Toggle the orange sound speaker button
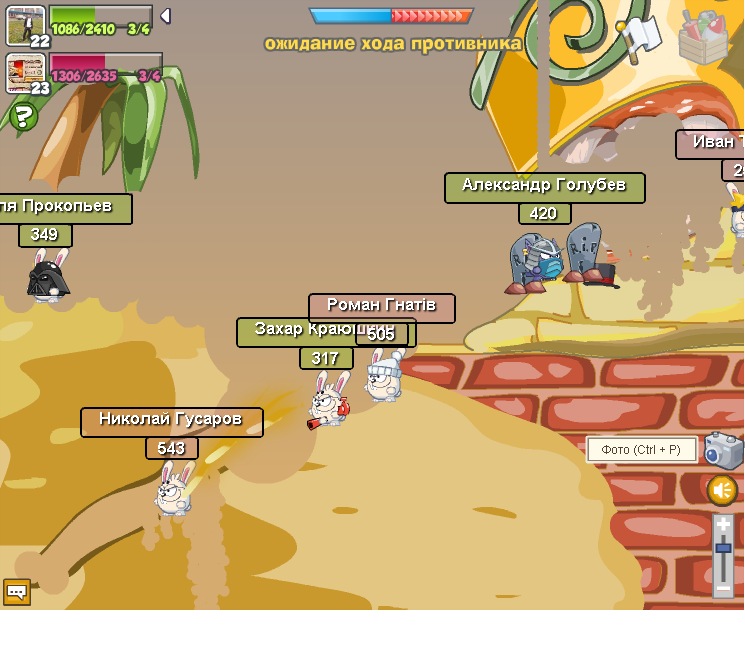The height and width of the screenshot is (650, 745). click(x=722, y=490)
